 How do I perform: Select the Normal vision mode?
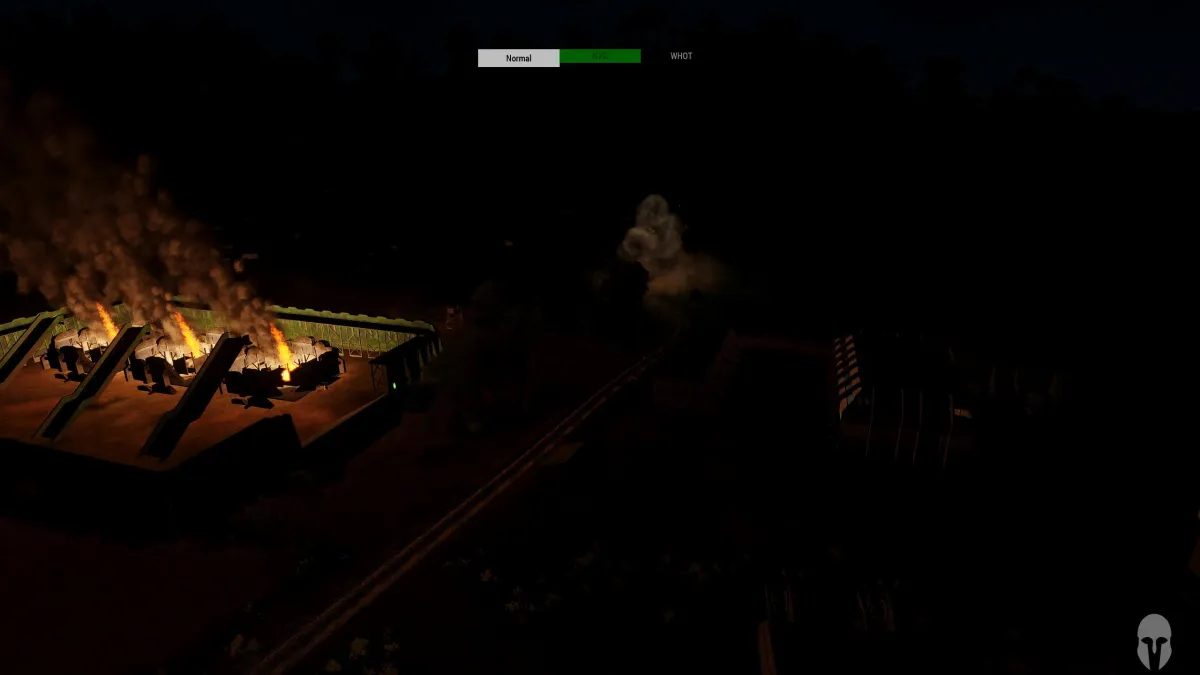tap(518, 58)
